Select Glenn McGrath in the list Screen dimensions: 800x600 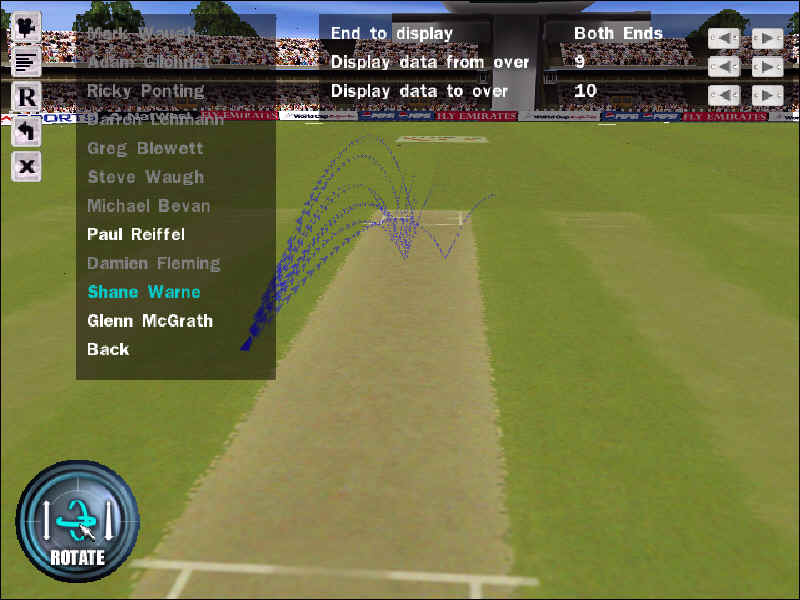point(150,322)
